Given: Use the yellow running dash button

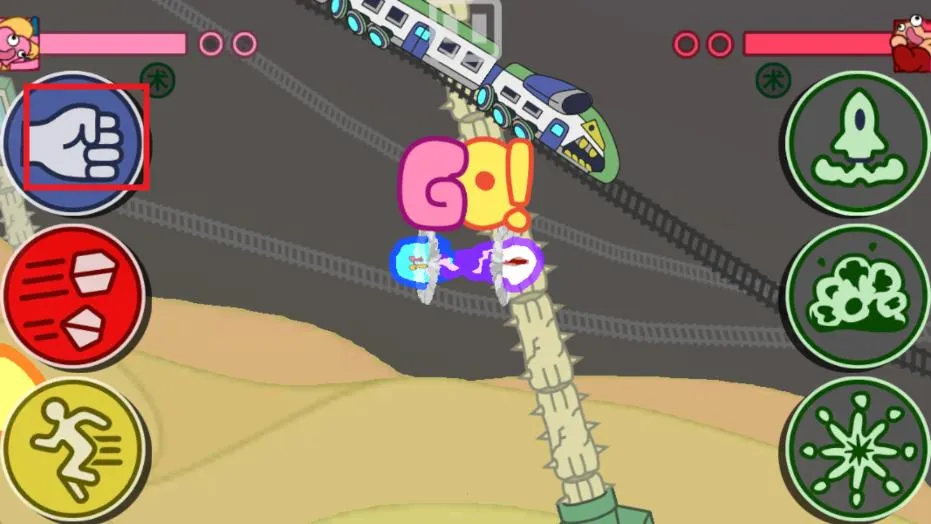Looking at the screenshot, I should point(73,449).
